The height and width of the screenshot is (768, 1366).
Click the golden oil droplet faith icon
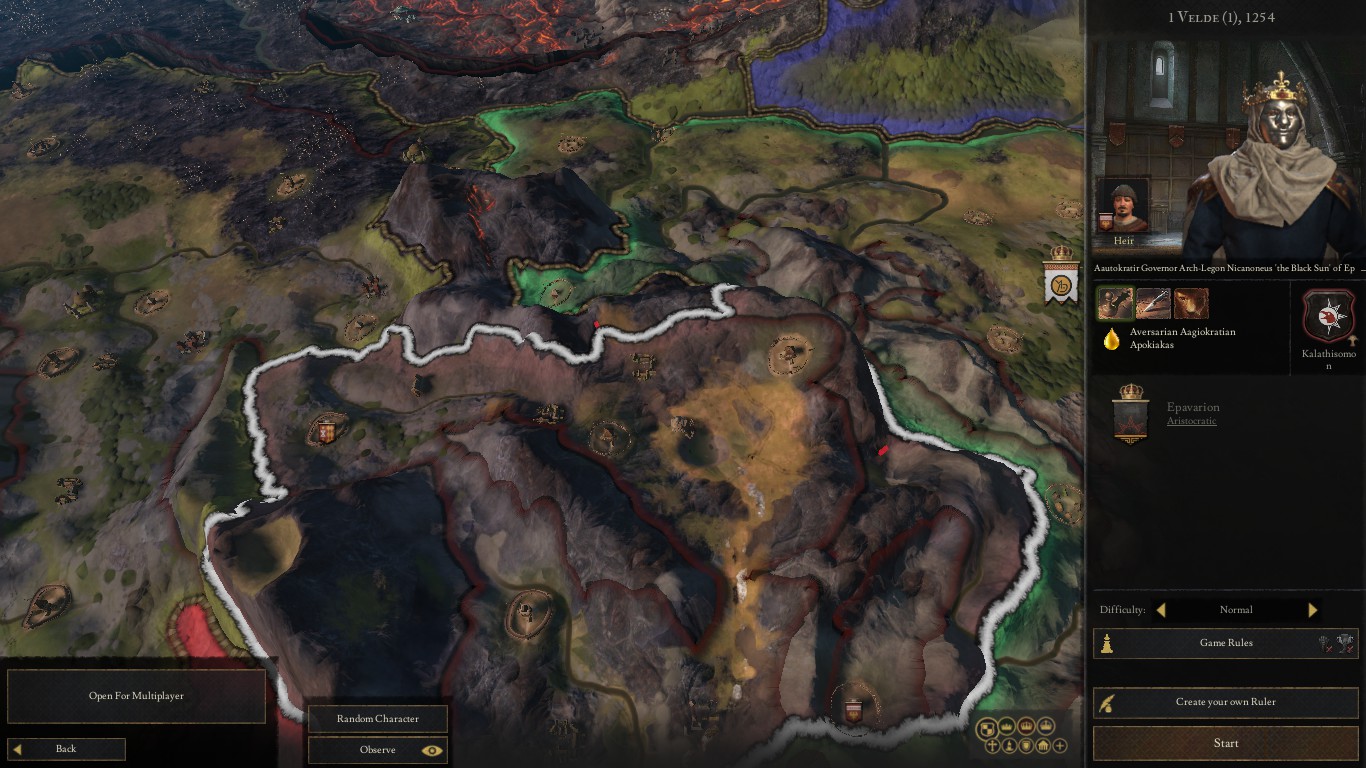(1112, 338)
